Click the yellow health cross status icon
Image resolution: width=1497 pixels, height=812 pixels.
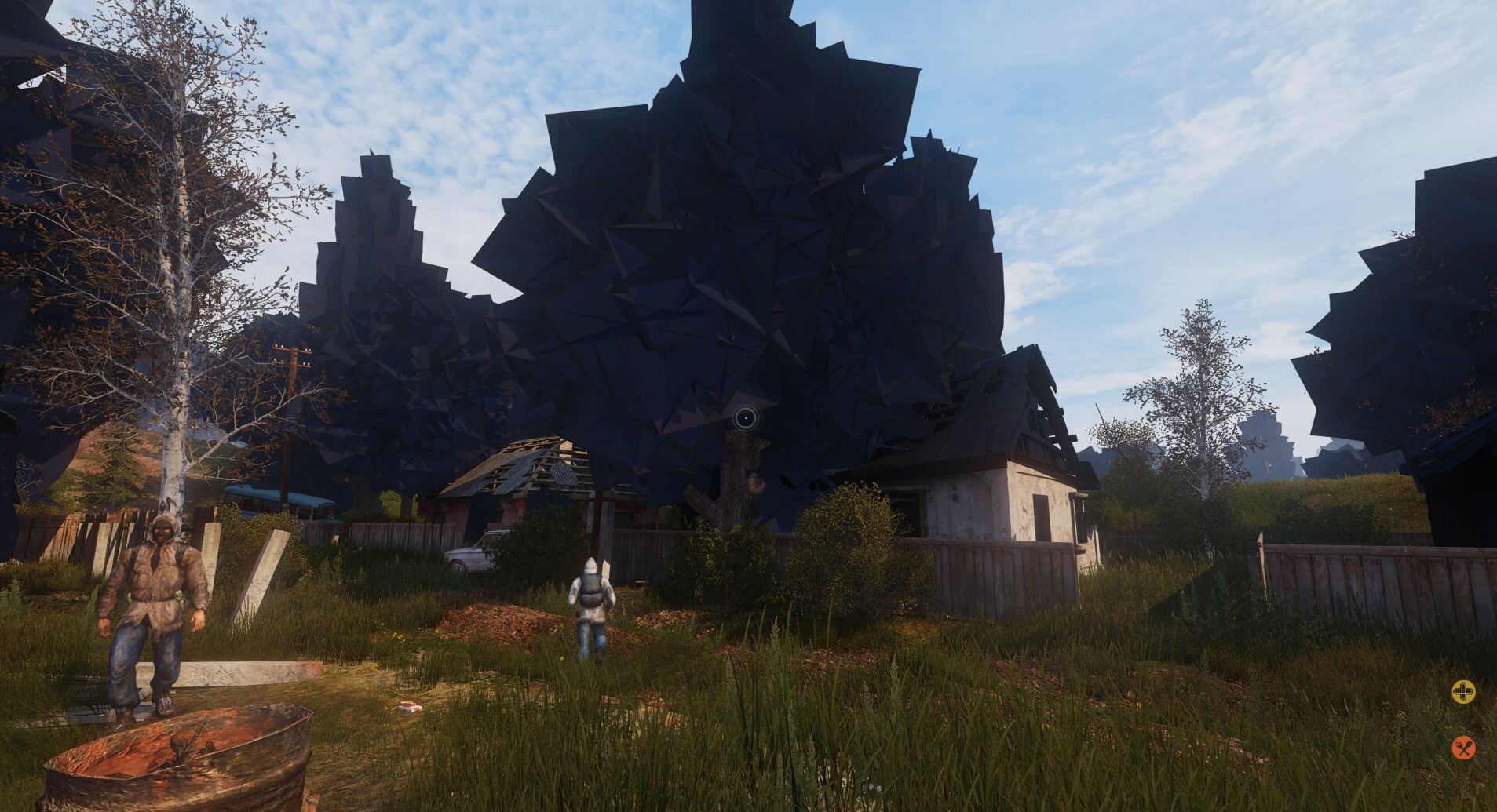pyautogui.click(x=1462, y=692)
